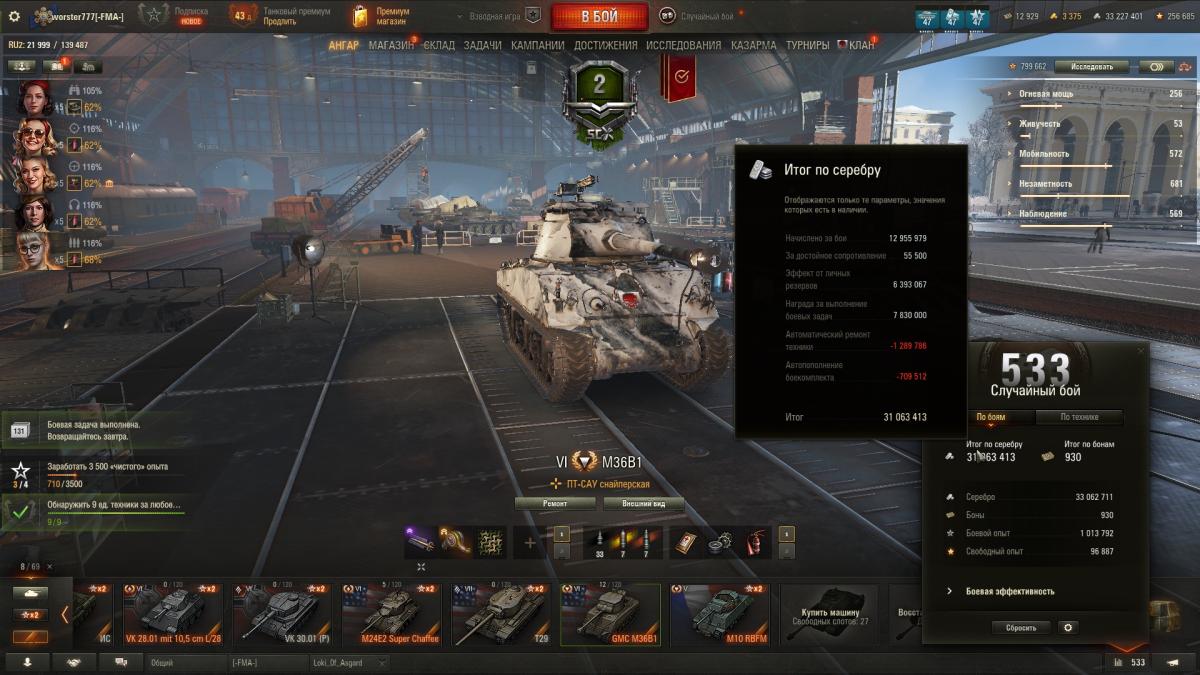Screen dimensions: 1200x675
Task: Choose the M24E2 Super Chaffee tank
Action: point(390,615)
